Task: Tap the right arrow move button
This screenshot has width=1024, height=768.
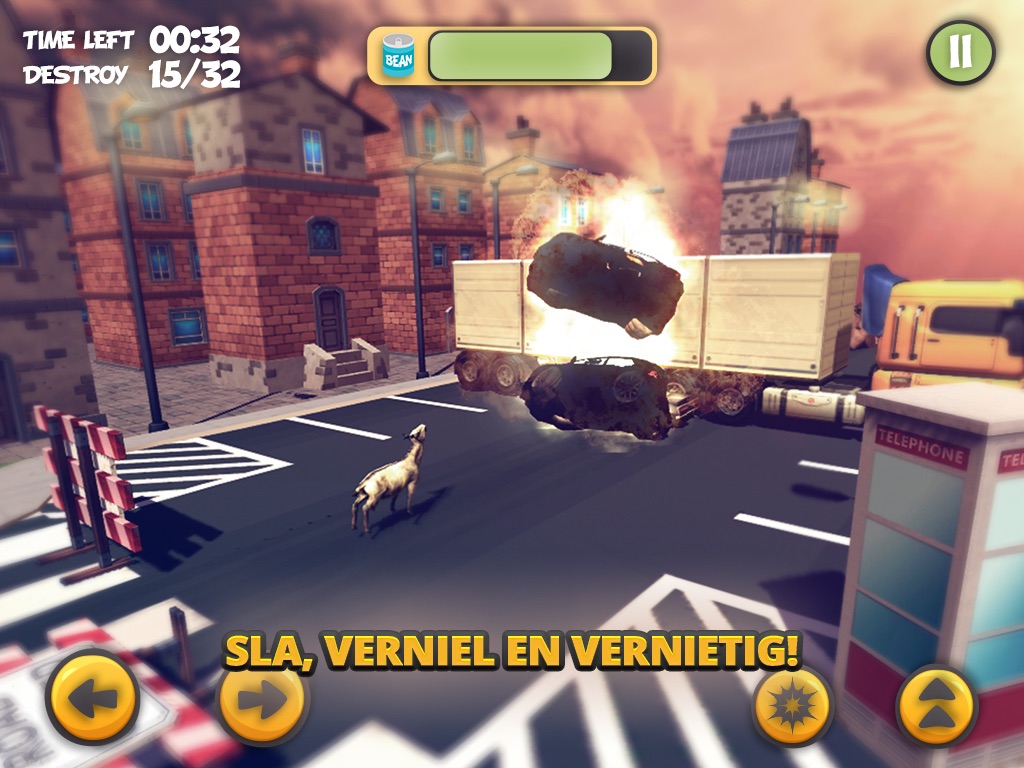Action: [263, 700]
